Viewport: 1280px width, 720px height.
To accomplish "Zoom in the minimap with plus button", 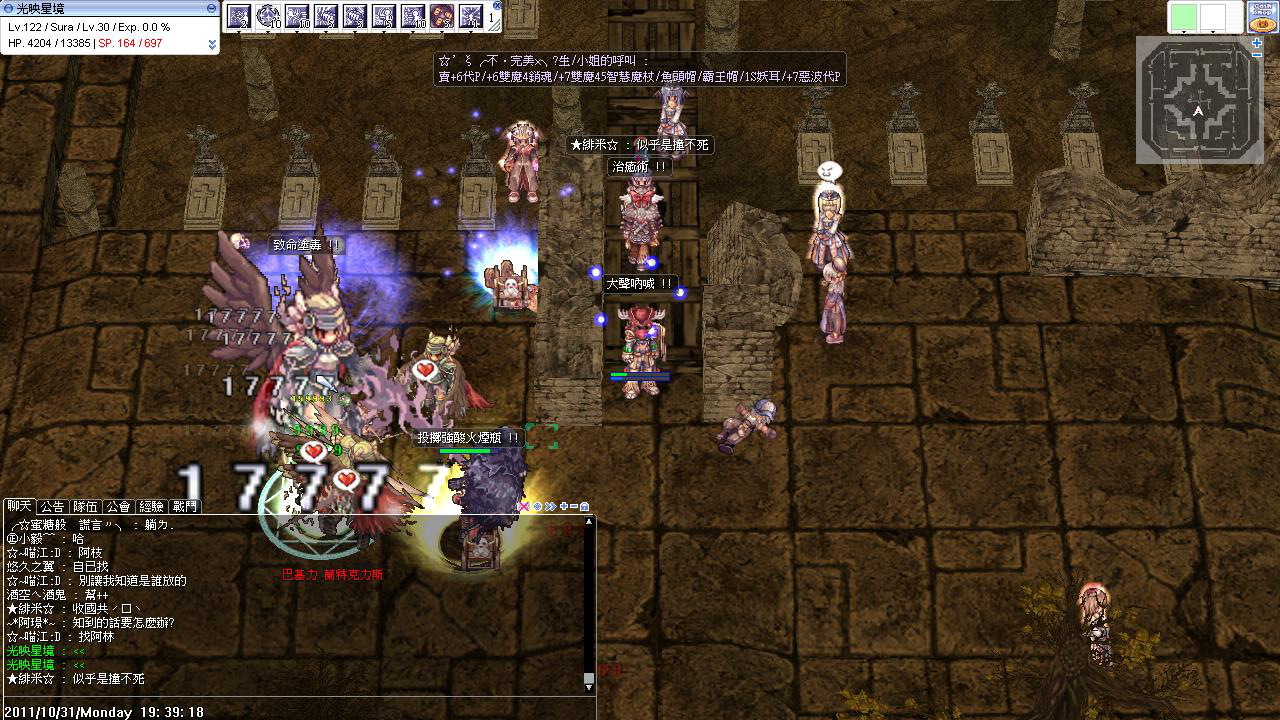I will point(1257,43).
